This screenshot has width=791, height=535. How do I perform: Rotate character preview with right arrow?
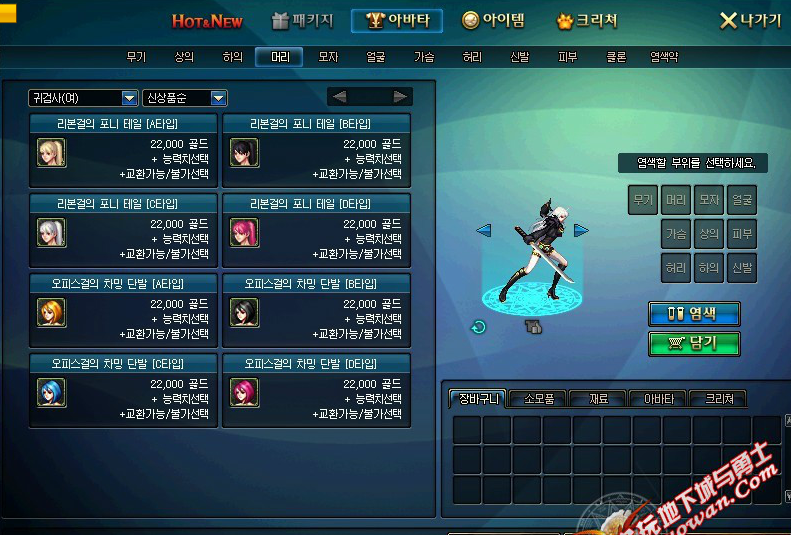tap(581, 231)
